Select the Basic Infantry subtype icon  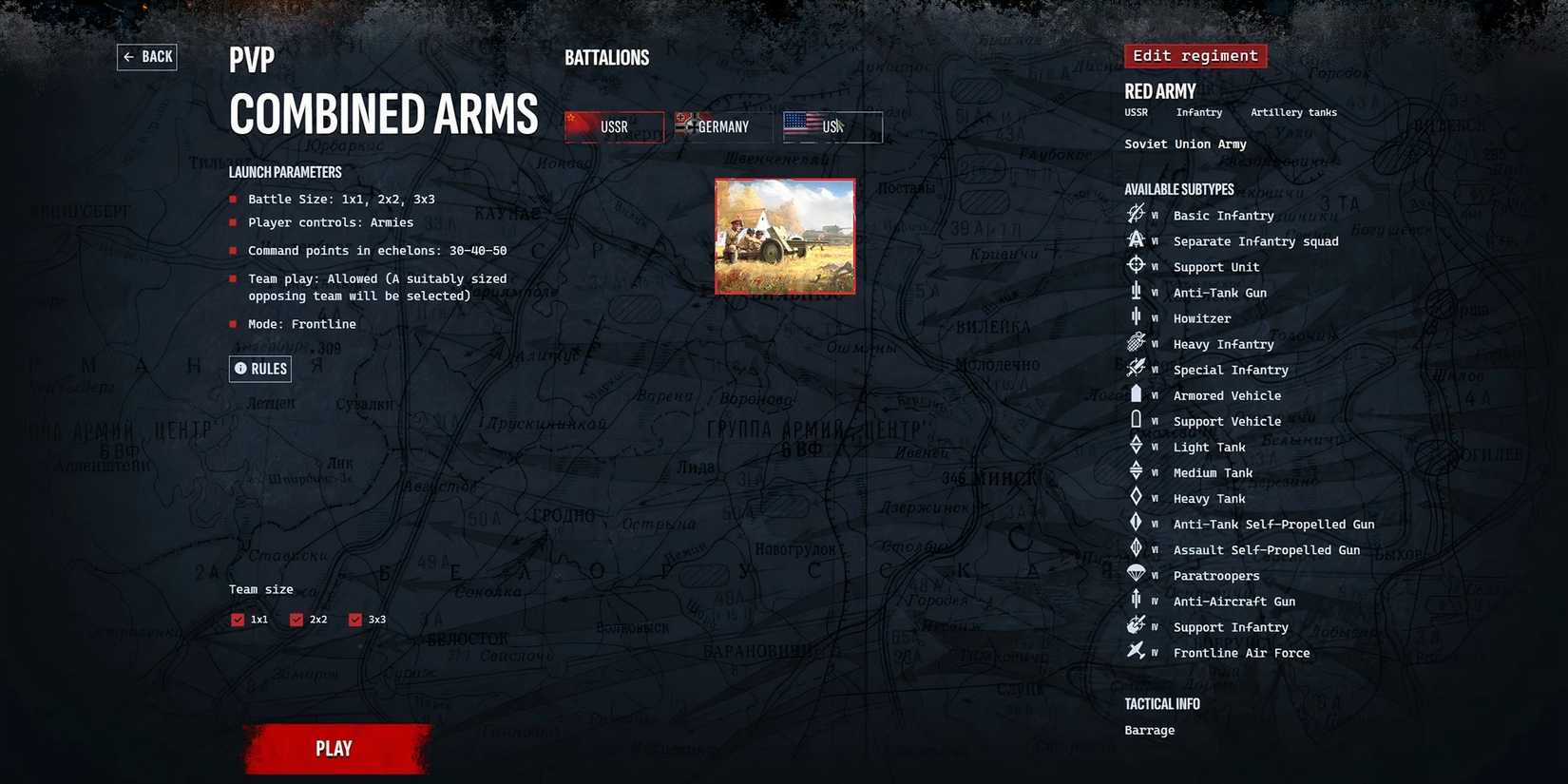tap(1137, 214)
